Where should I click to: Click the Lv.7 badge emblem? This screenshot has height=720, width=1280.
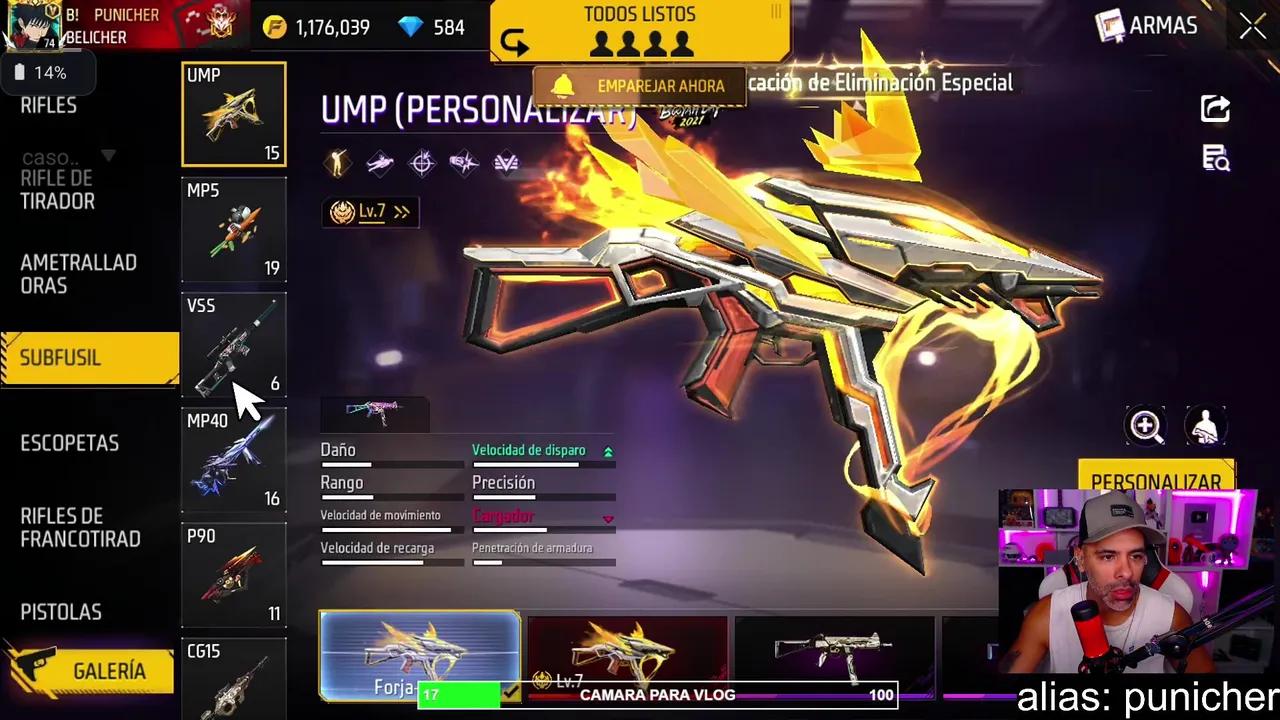[x=341, y=211]
